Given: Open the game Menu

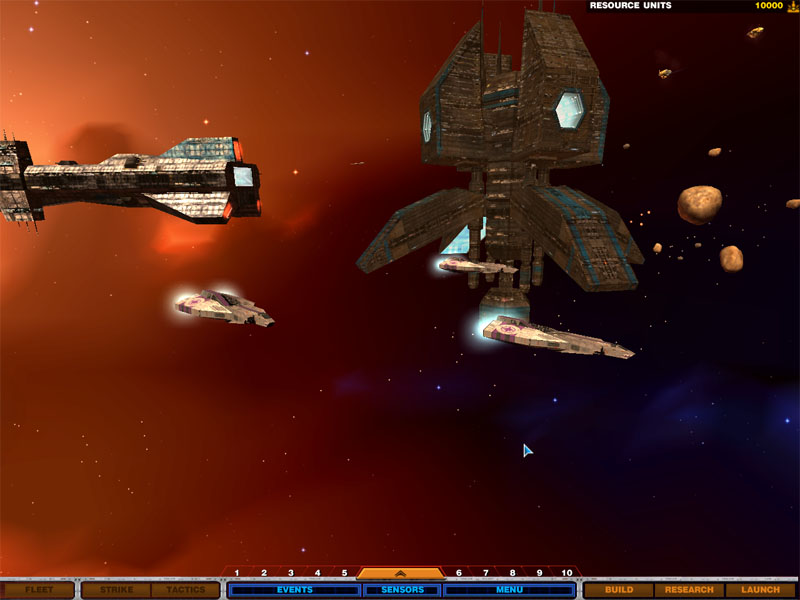Looking at the screenshot, I should [509, 590].
